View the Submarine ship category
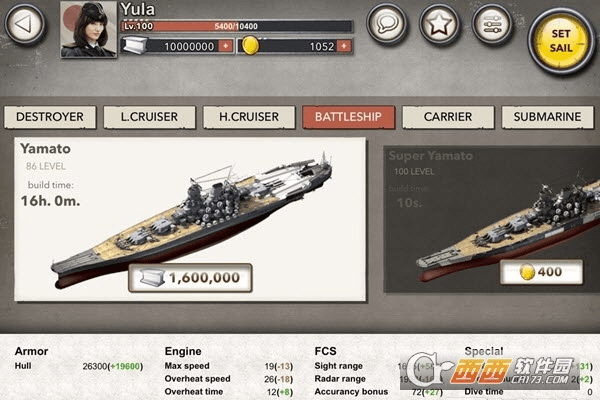The width and height of the screenshot is (600, 400). click(547, 117)
